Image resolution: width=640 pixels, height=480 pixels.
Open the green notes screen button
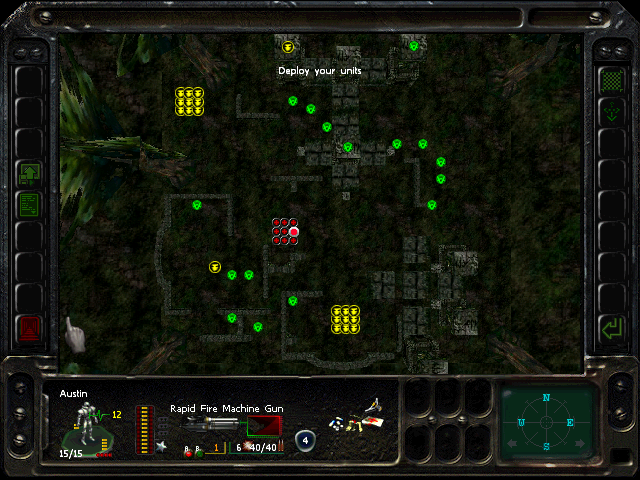[x=28, y=205]
